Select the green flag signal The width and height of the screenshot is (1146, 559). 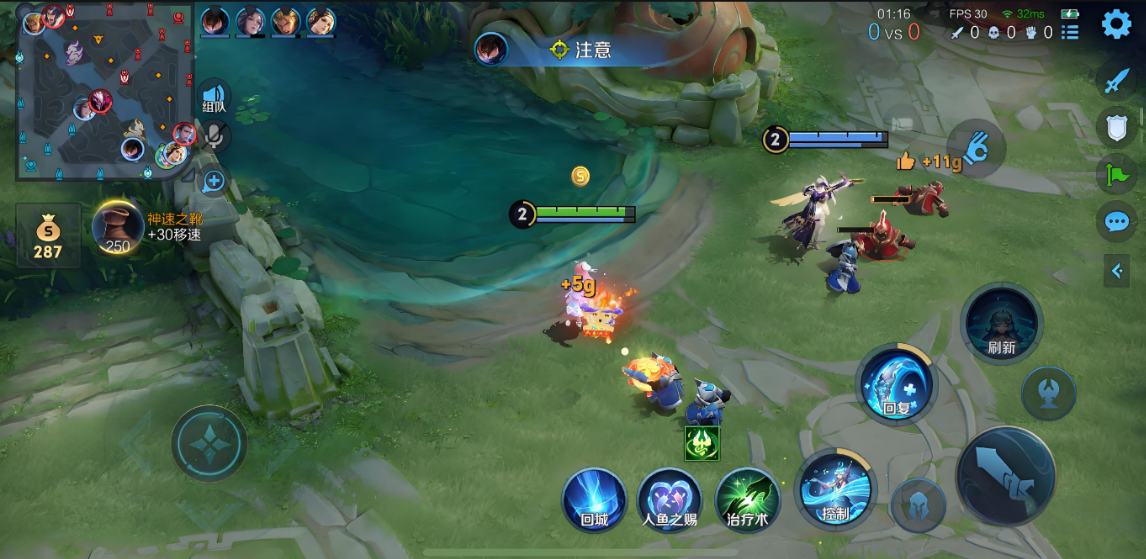pyautogui.click(x=1116, y=175)
